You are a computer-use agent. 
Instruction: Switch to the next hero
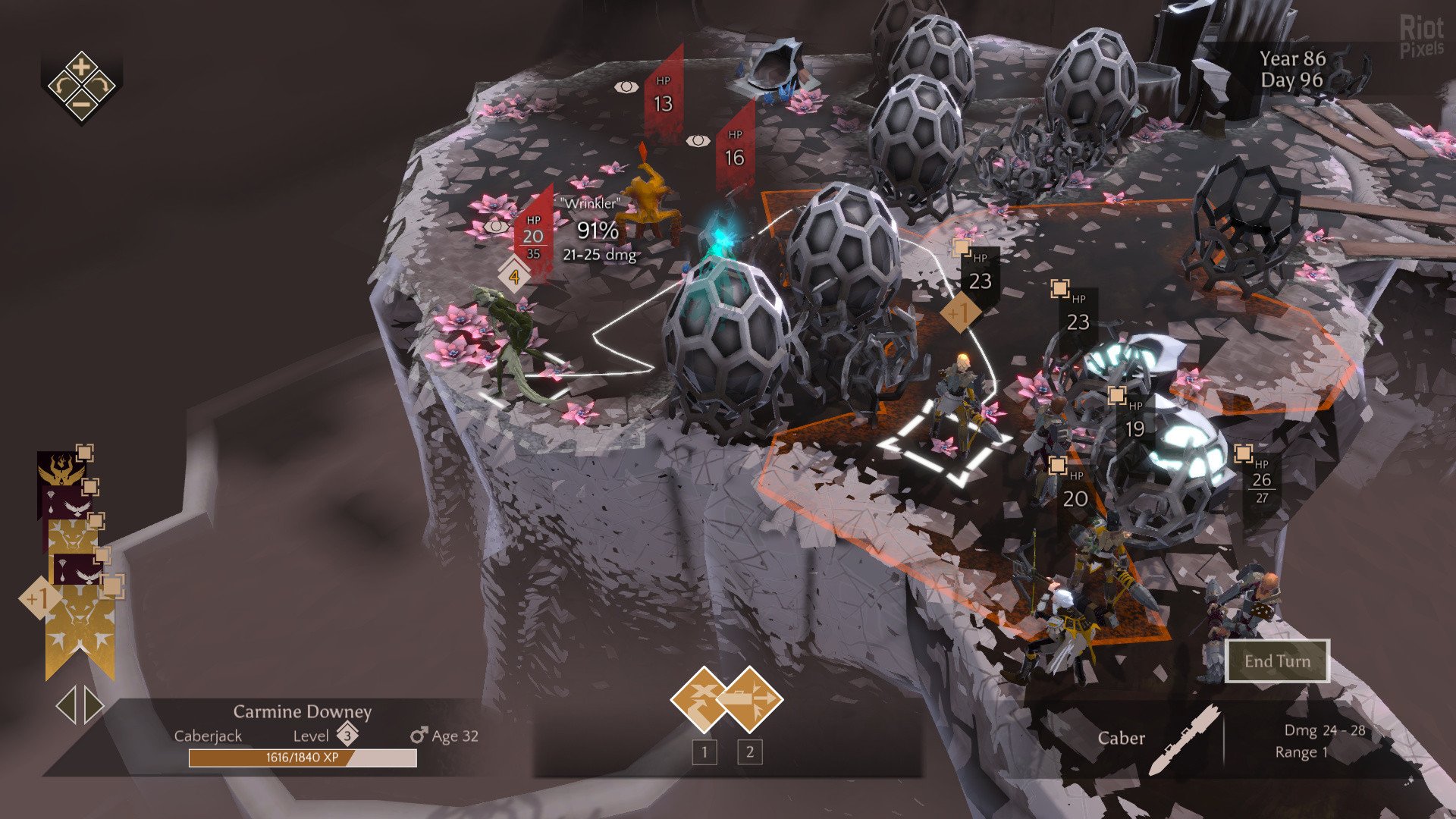(94, 706)
